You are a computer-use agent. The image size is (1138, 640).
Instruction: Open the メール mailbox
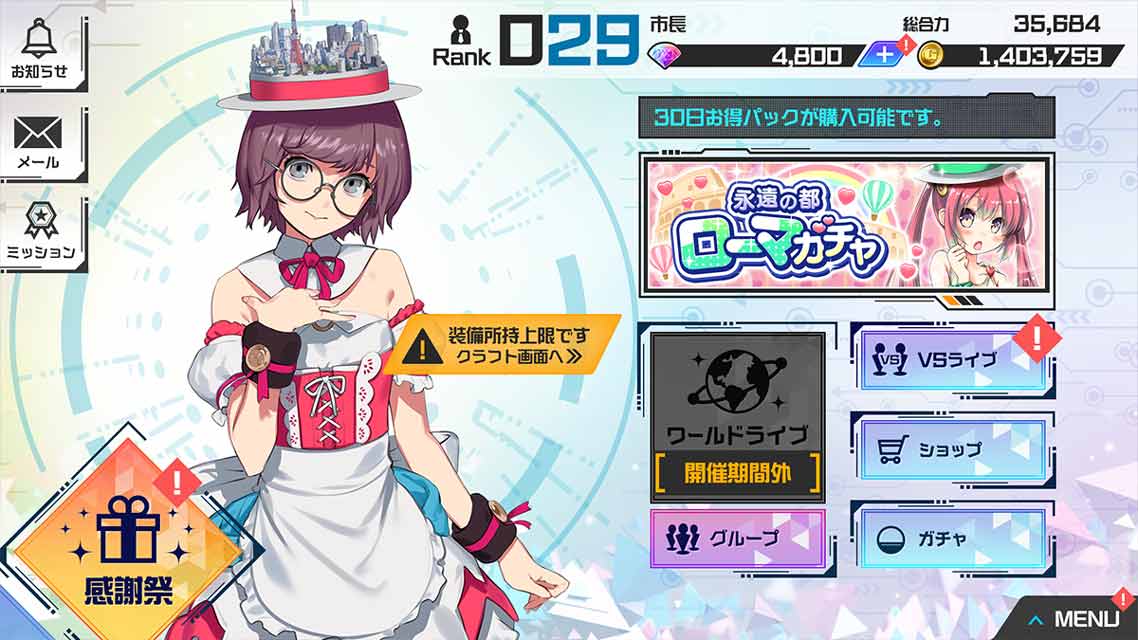pyautogui.click(x=39, y=143)
